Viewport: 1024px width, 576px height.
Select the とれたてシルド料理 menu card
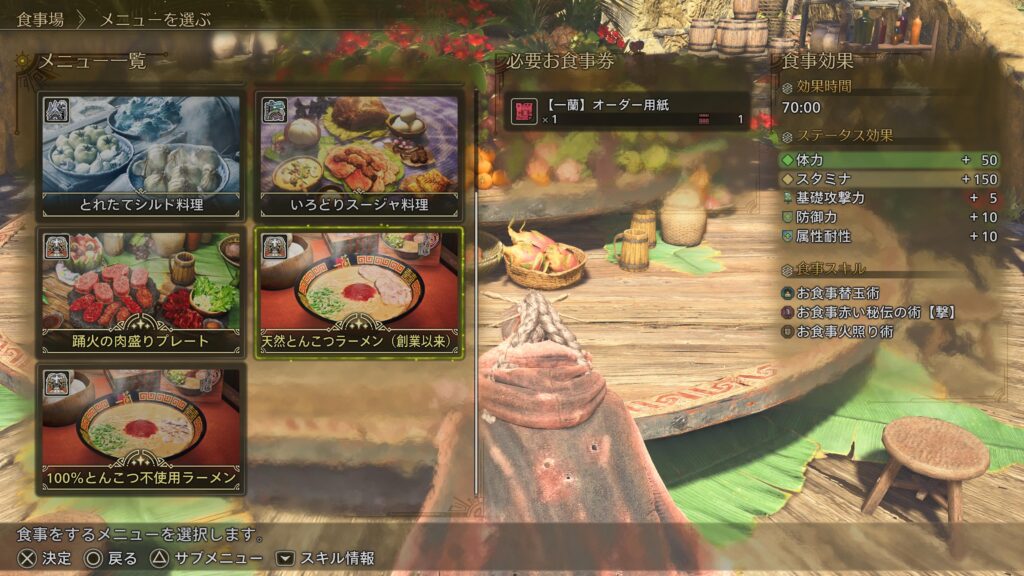(x=140, y=155)
